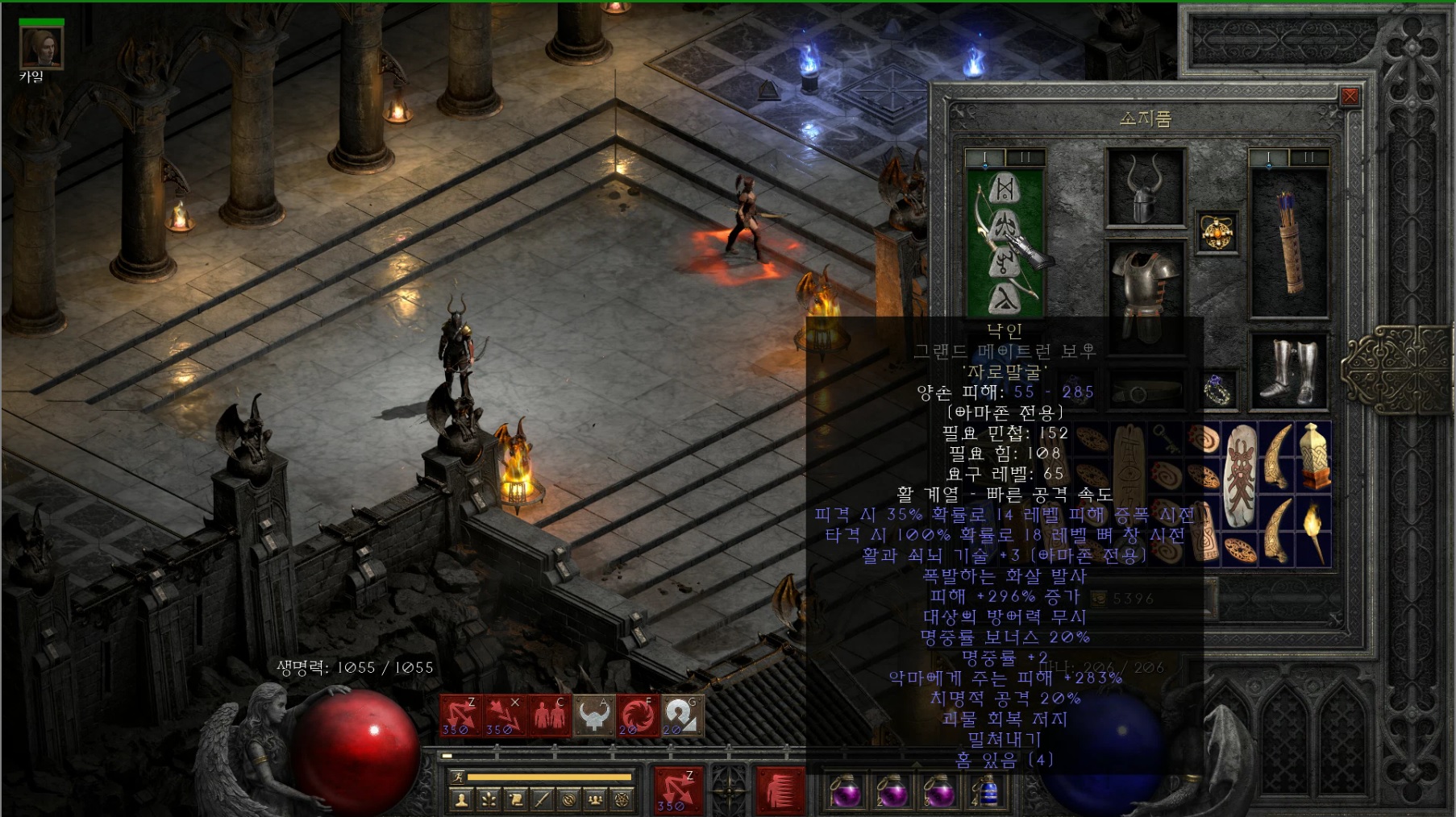1456x817 pixels.
Task: Select the torch charm in the inventory
Action: point(1314,533)
